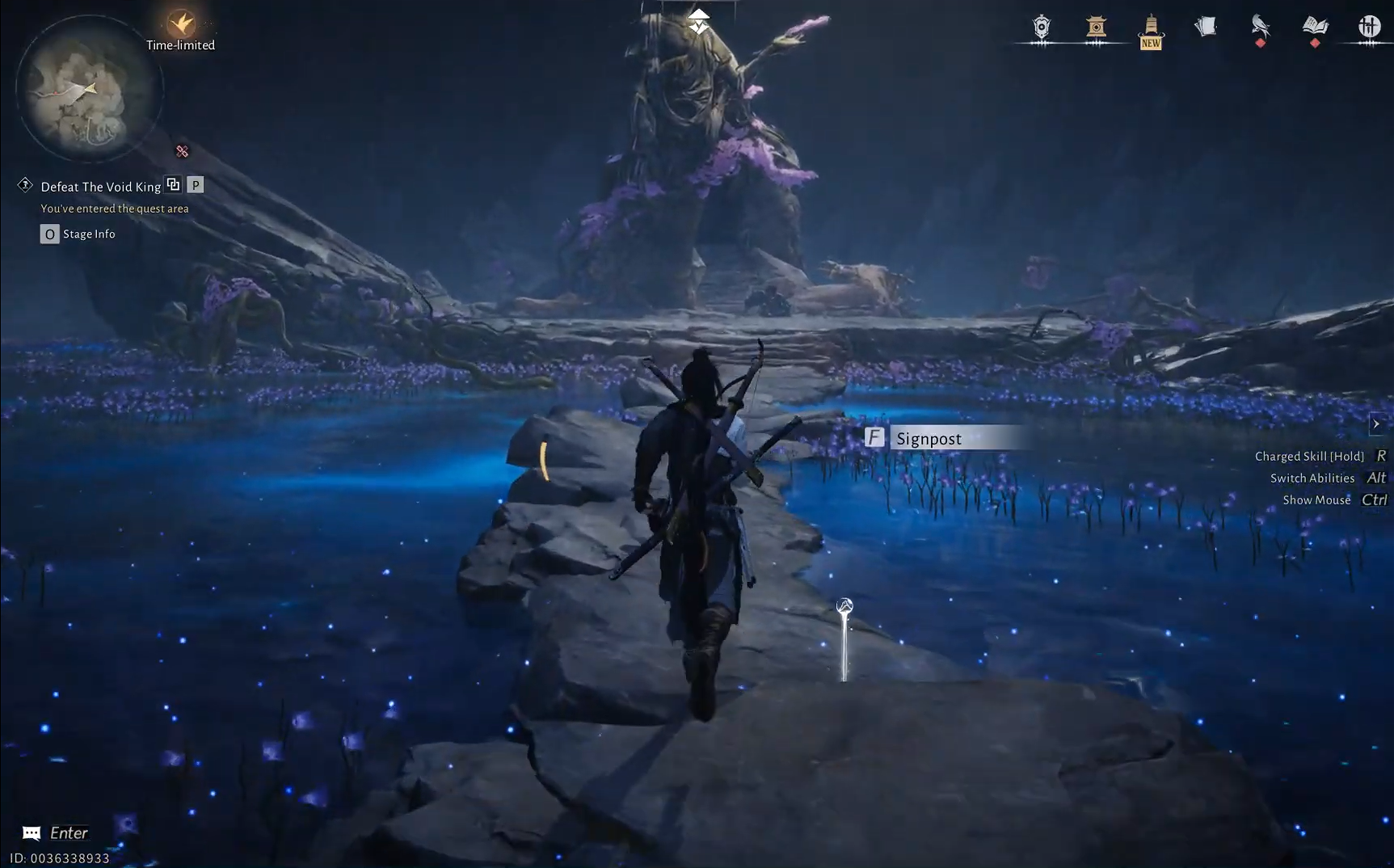This screenshot has width=1394, height=868.
Task: Toggle quest tracking with the copy icon
Action: pos(173,184)
